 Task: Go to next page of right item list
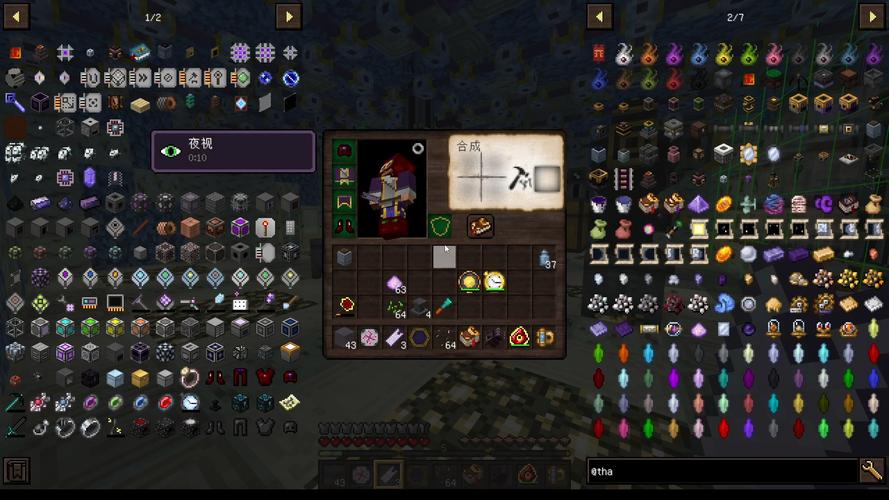tap(870, 16)
